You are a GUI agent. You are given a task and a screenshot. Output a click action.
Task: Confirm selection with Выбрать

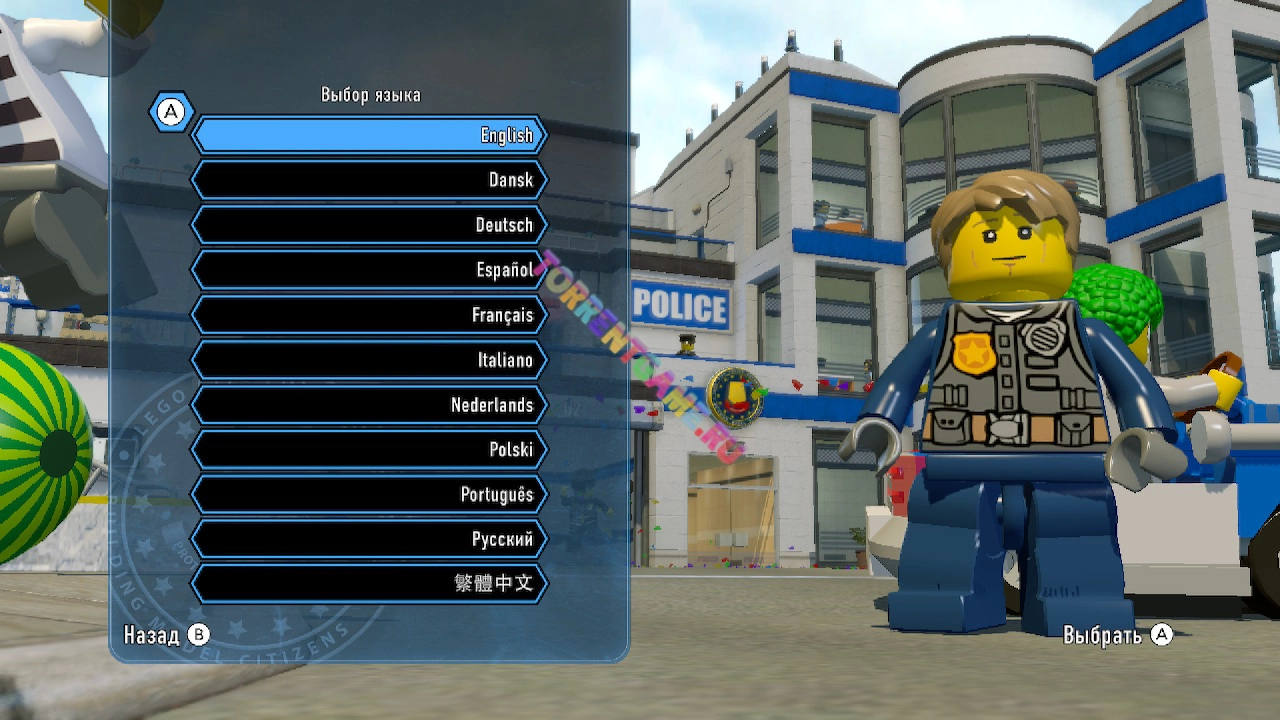click(x=1116, y=635)
